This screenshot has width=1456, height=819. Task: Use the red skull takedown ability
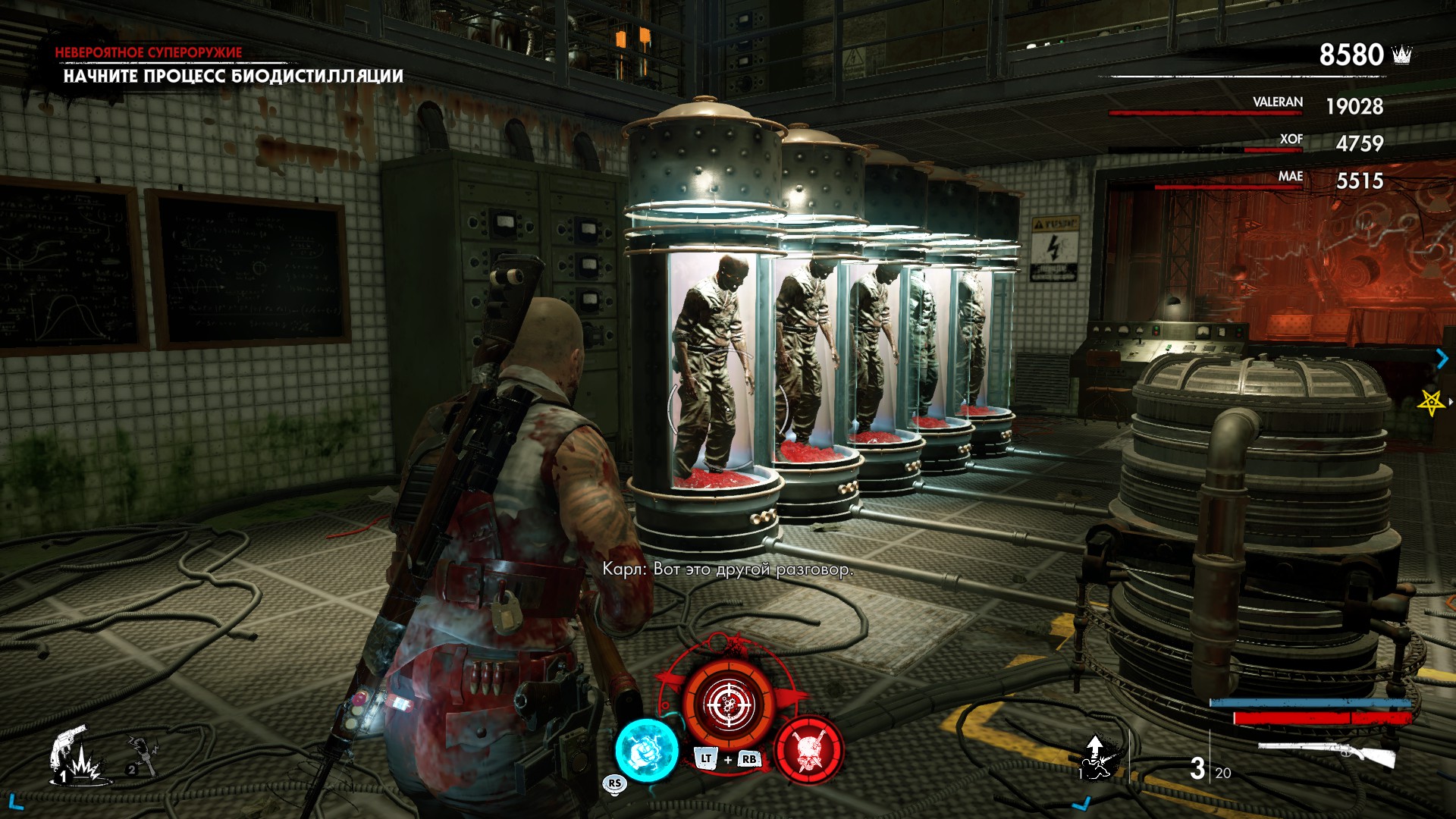point(808,749)
